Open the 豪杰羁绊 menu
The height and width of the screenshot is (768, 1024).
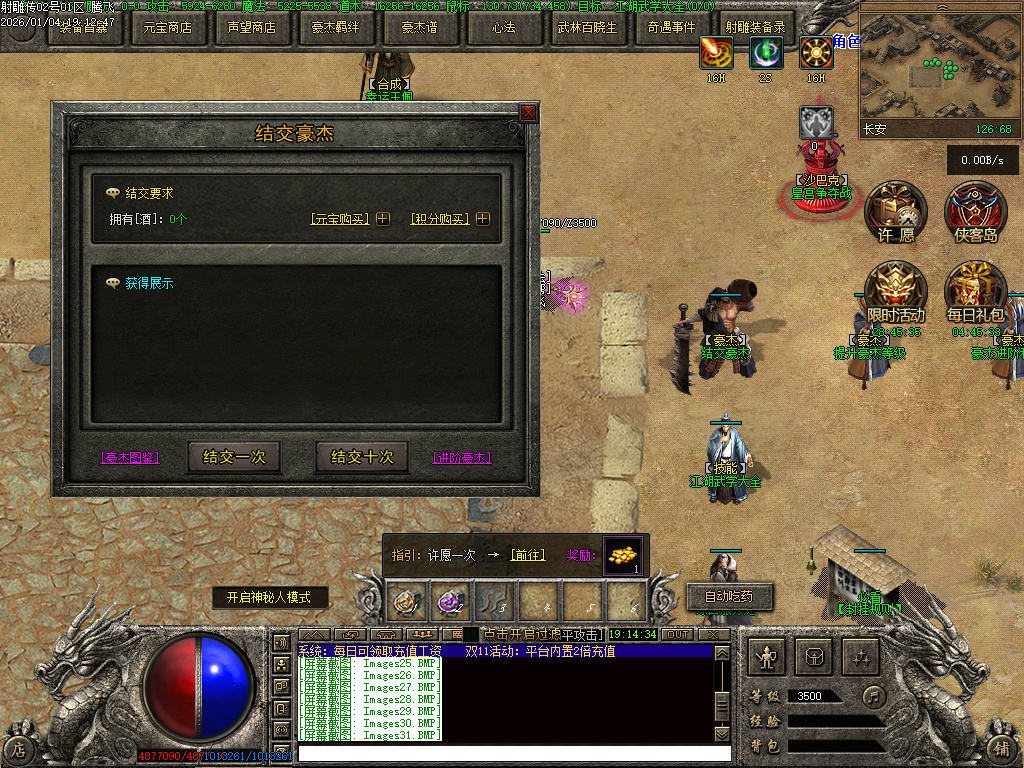coord(336,28)
